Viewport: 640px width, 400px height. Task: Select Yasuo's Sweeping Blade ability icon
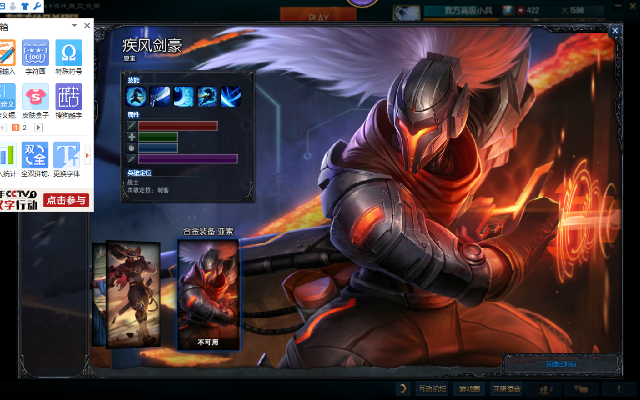207,96
